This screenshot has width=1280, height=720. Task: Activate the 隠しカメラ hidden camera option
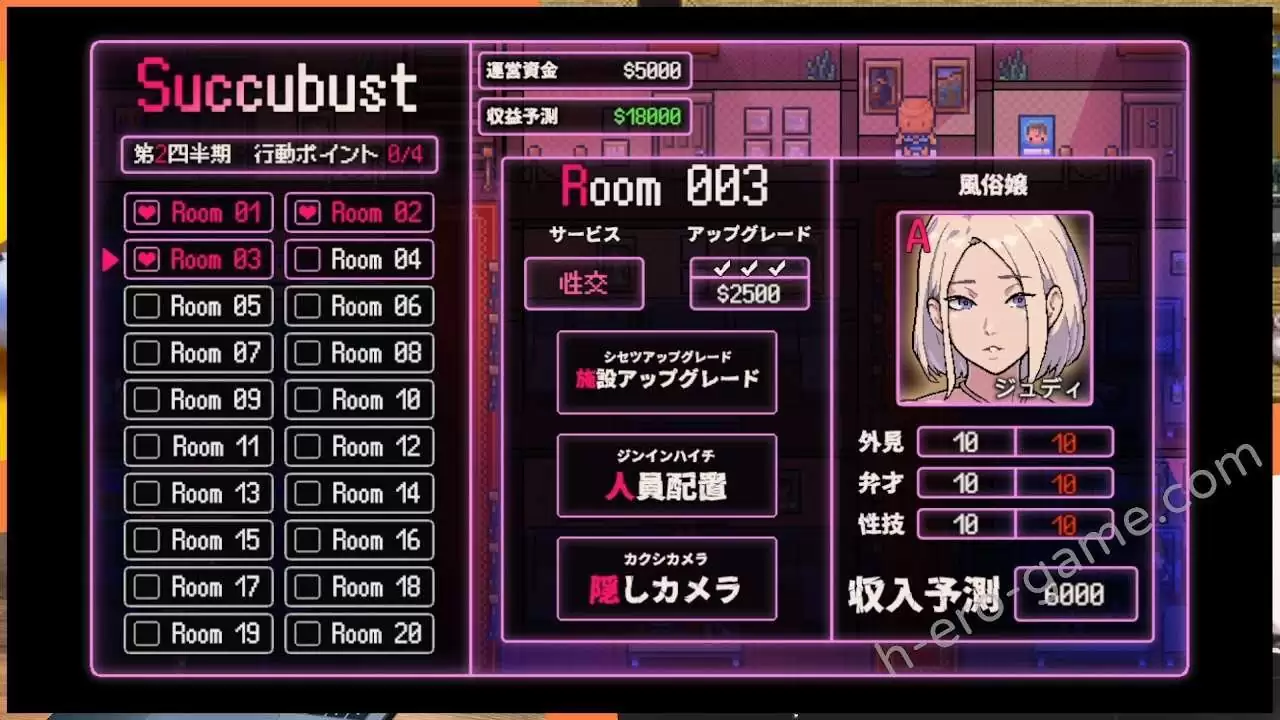666,579
